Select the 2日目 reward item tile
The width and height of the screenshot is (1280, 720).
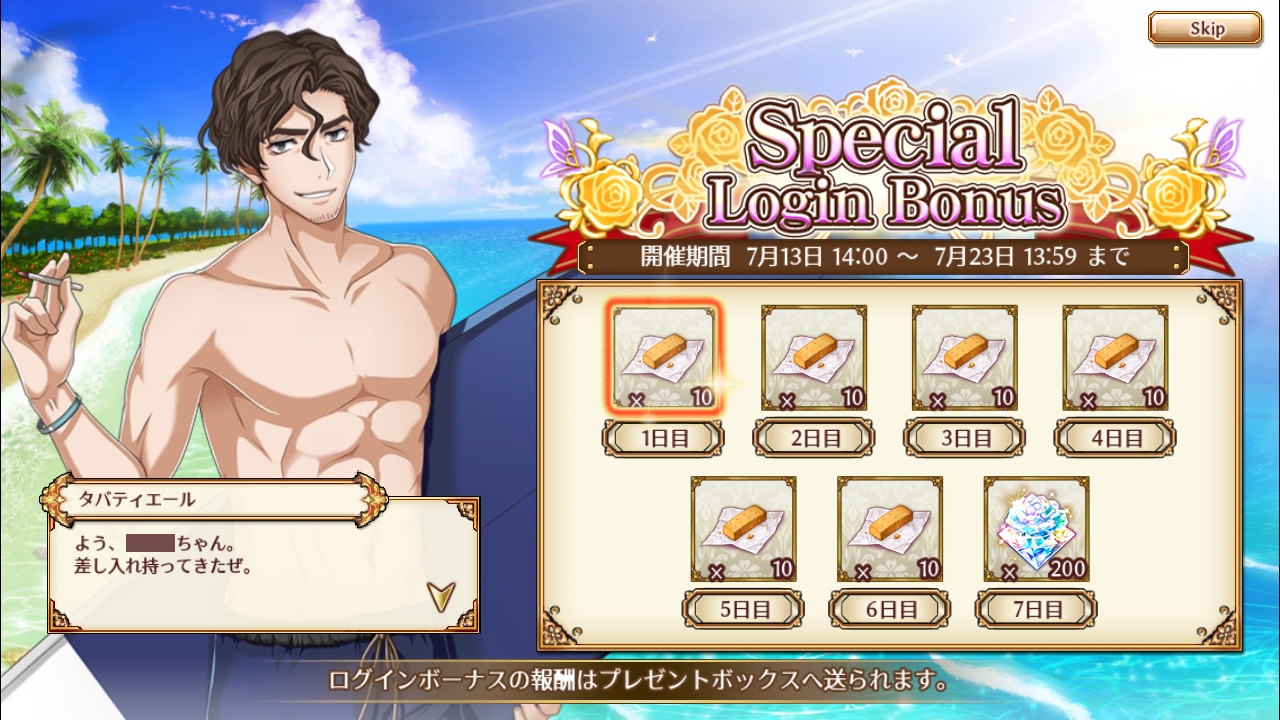pos(814,357)
